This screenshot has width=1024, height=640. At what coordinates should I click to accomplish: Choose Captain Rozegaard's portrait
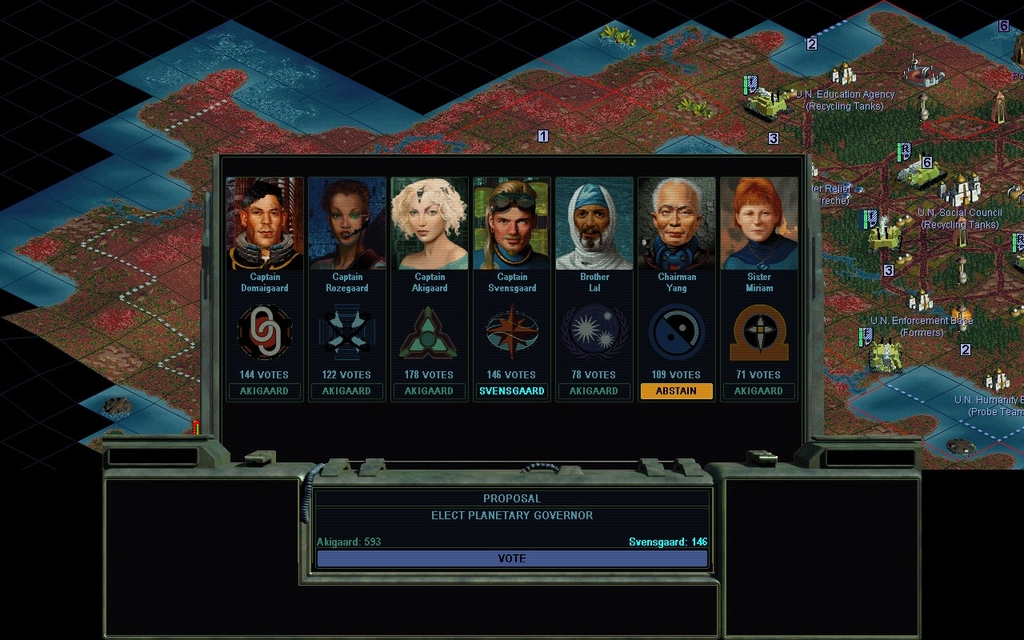347,223
